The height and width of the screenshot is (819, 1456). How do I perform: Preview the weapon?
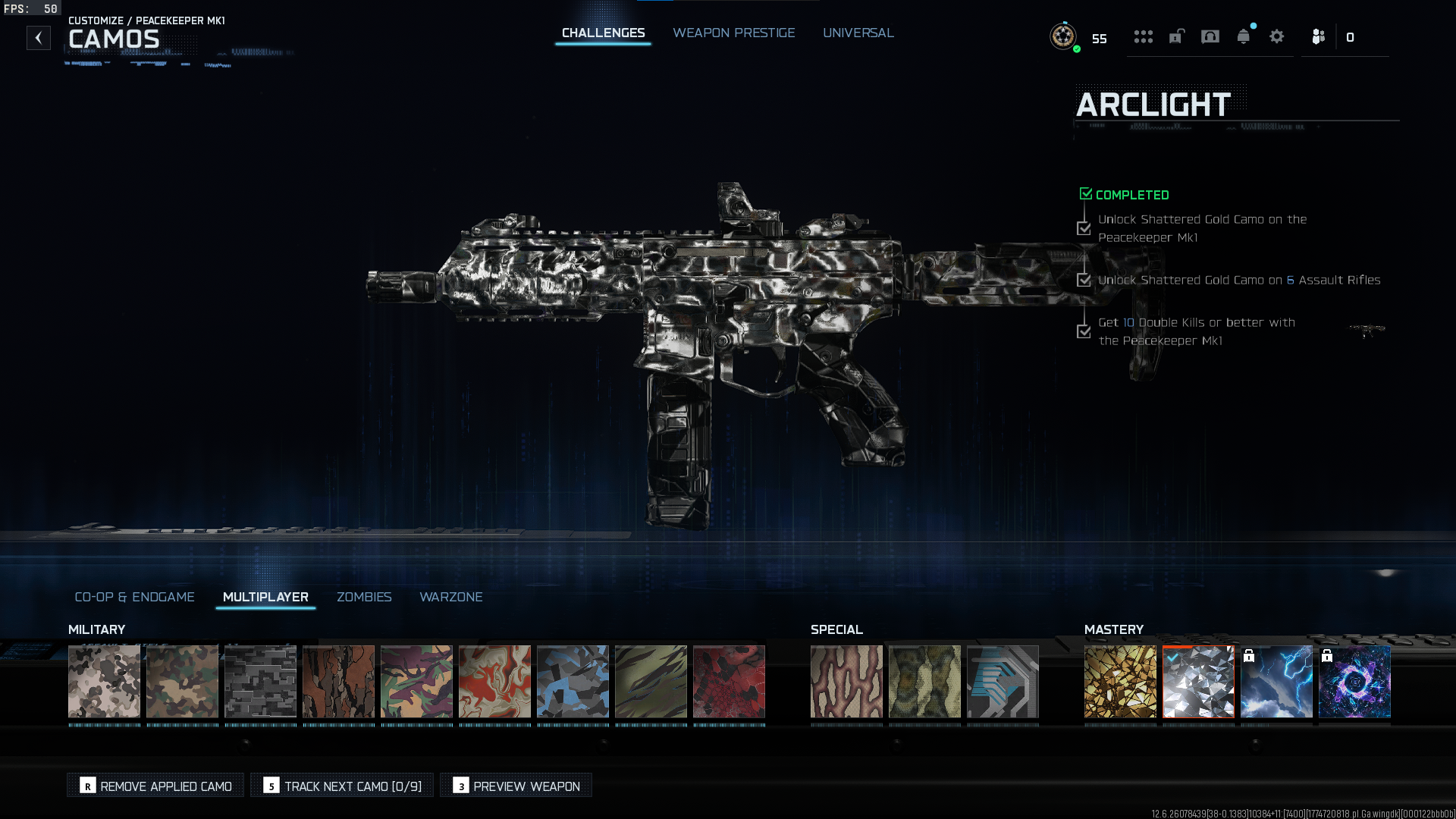516,786
